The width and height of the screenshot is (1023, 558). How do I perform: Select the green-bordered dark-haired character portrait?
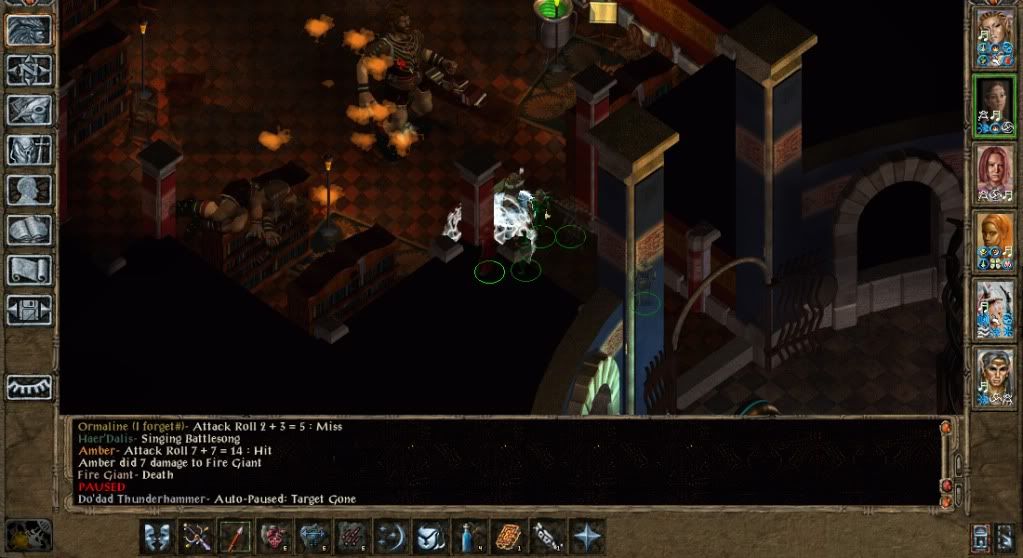click(x=994, y=106)
